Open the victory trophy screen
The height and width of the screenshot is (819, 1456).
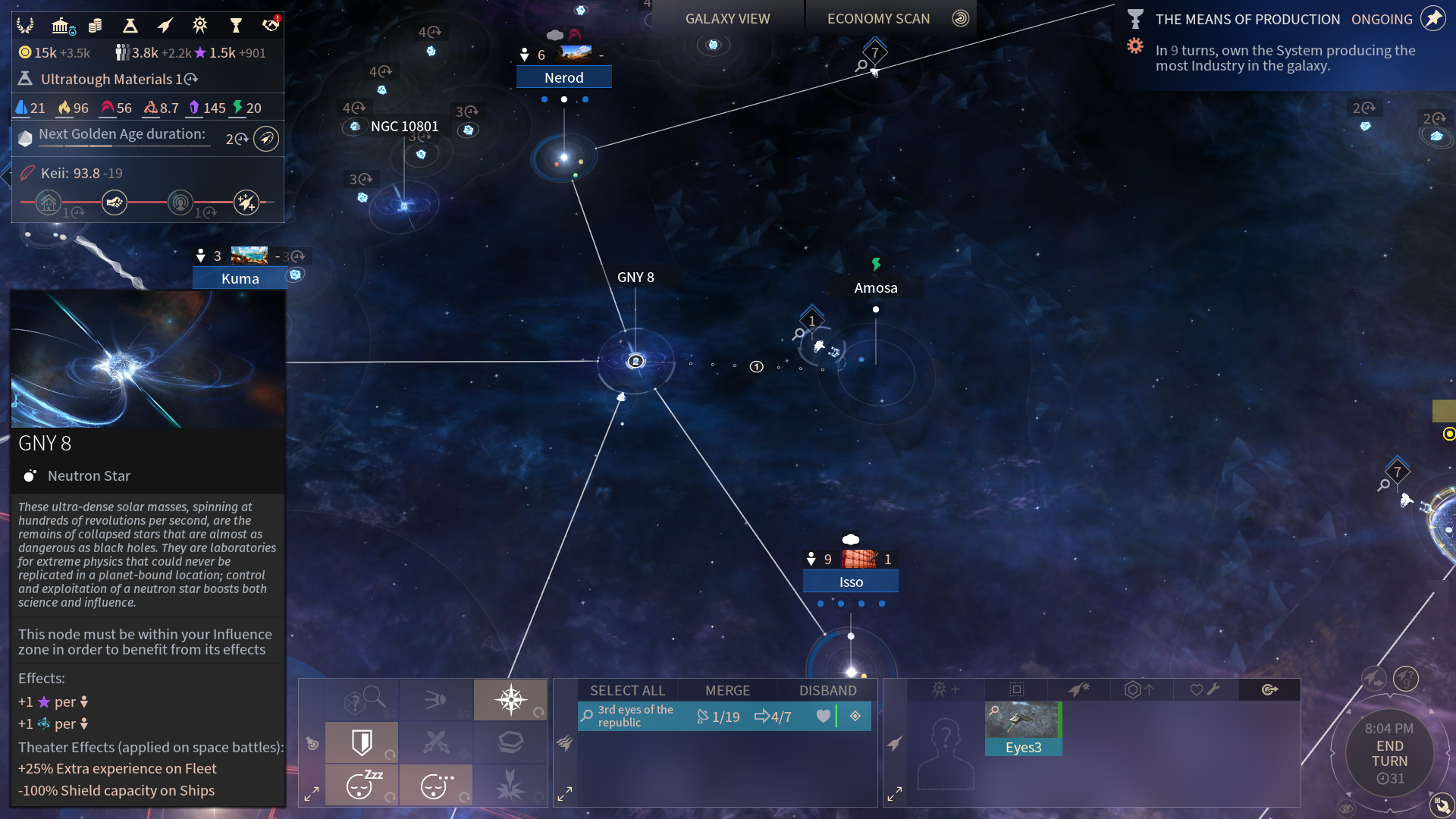[235, 26]
